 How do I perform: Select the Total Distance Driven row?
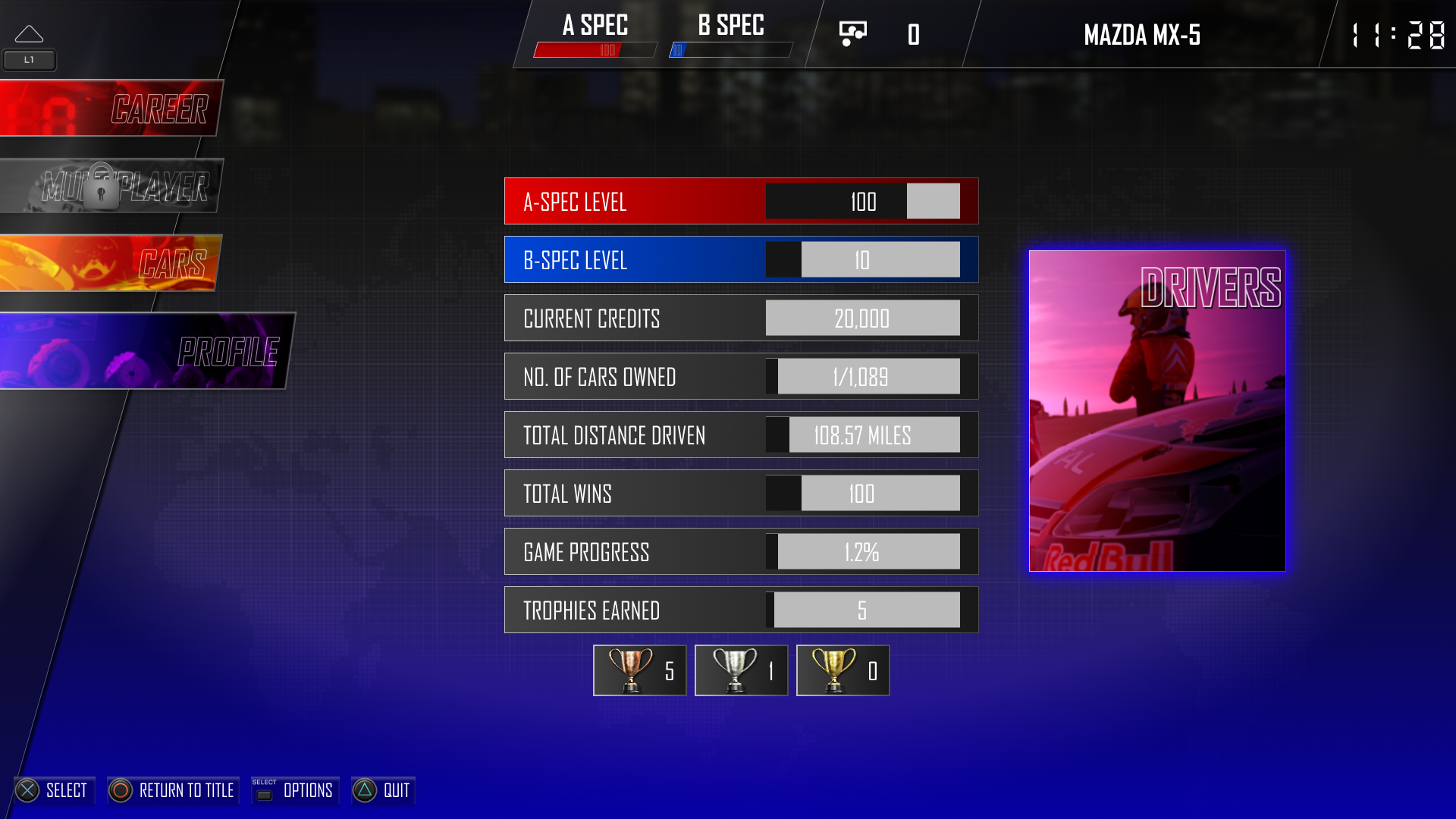(741, 435)
